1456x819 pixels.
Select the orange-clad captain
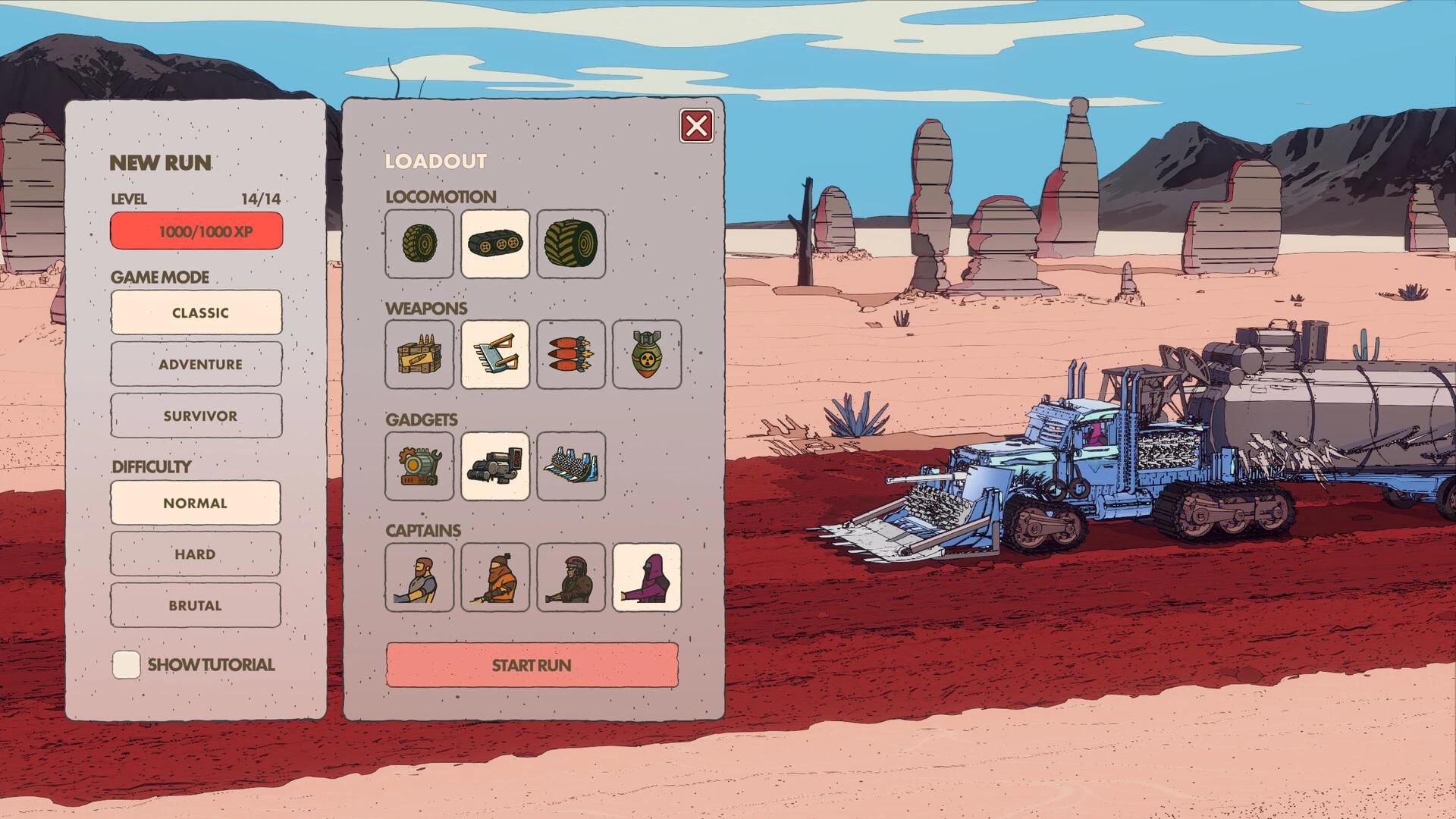(494, 577)
